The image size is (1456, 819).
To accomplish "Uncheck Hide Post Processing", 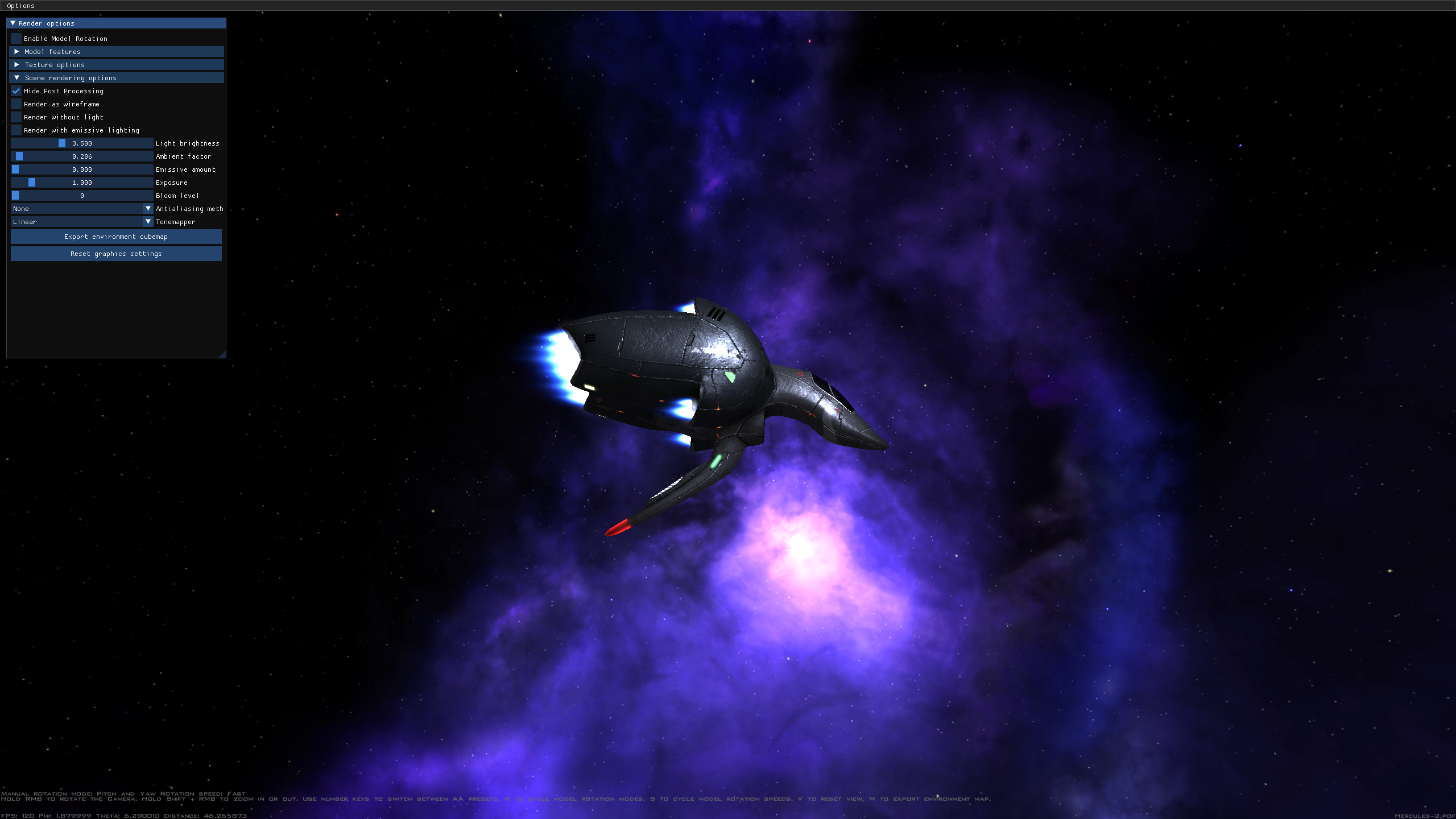I will pos(16,91).
